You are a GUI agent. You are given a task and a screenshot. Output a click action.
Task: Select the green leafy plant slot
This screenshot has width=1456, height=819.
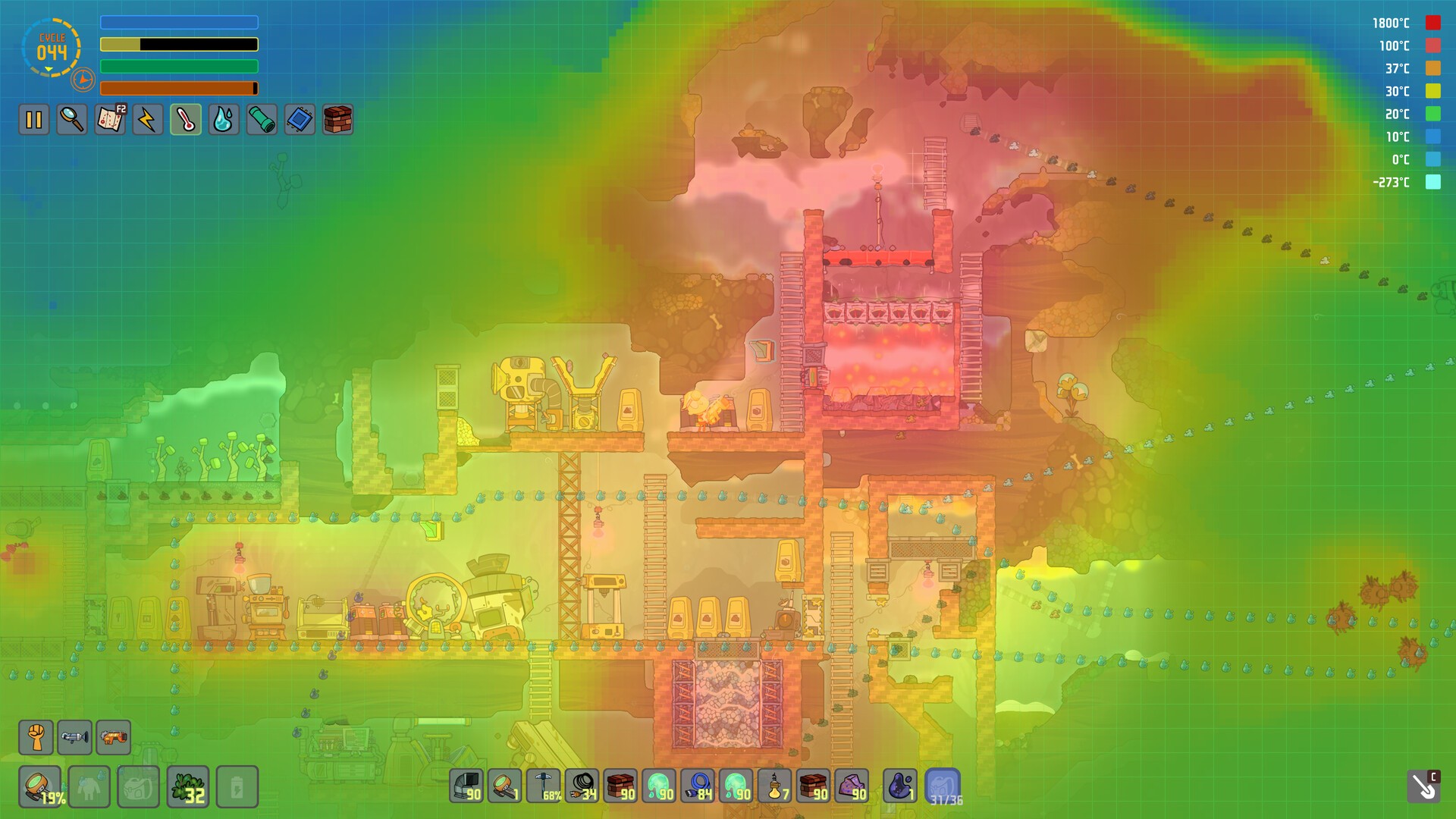point(188,786)
